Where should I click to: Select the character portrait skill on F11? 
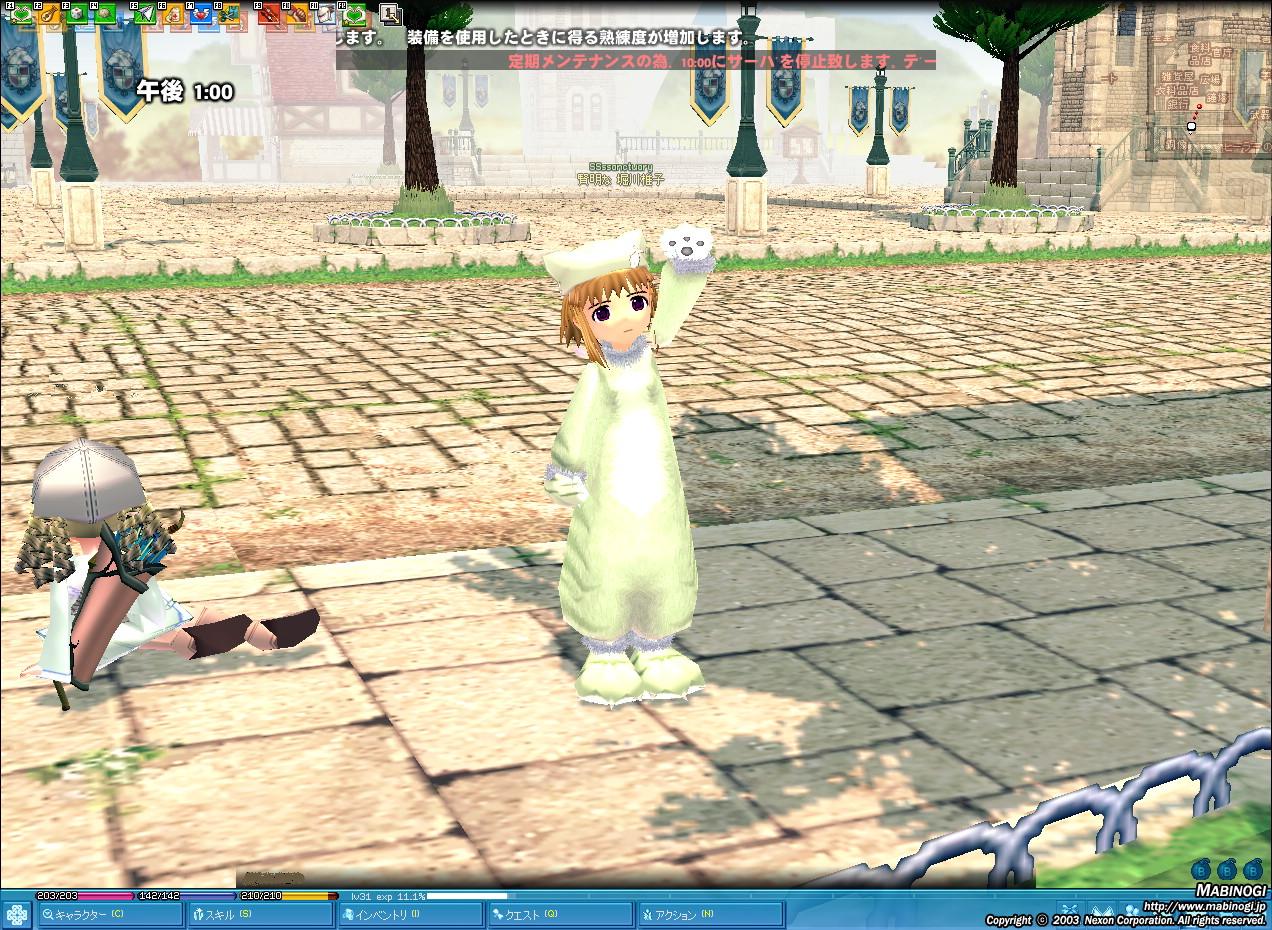click(325, 13)
